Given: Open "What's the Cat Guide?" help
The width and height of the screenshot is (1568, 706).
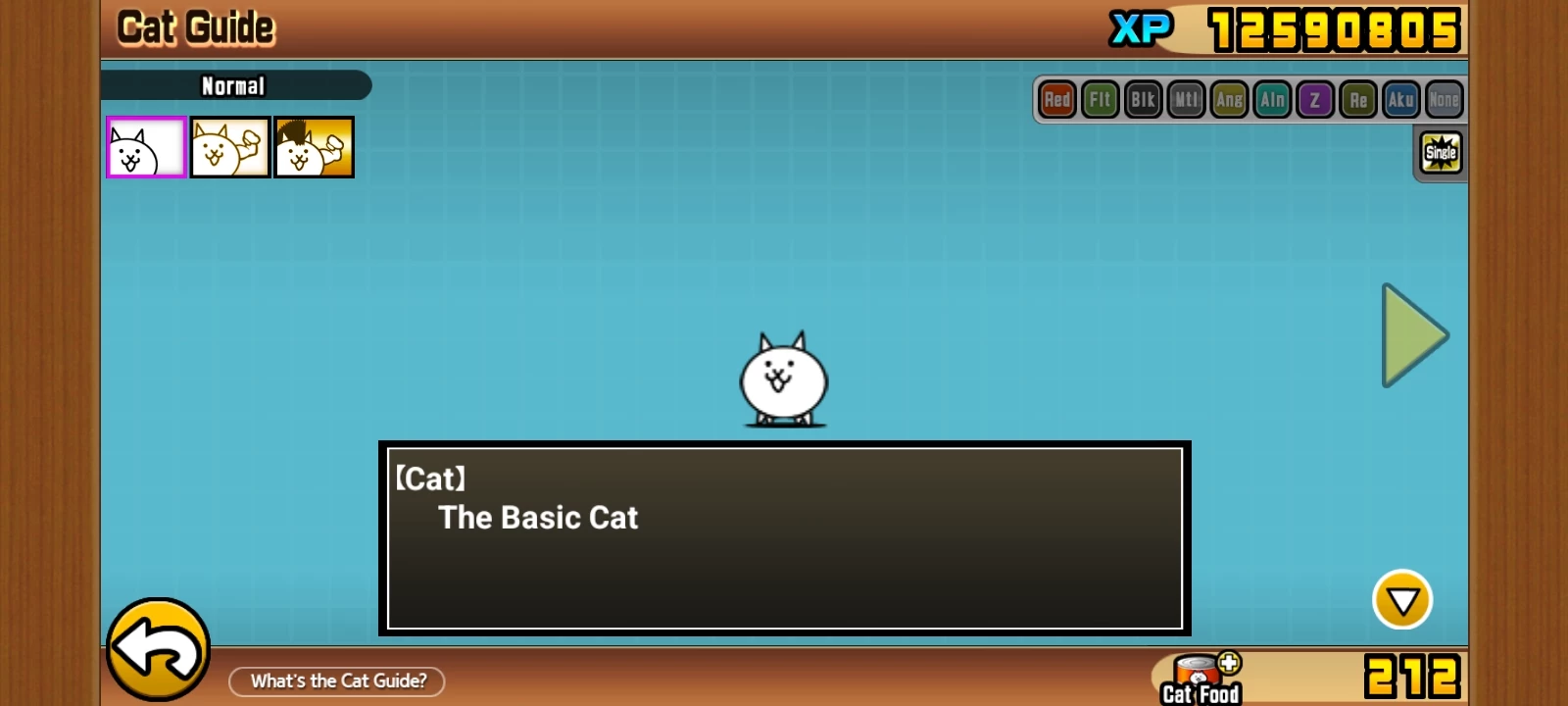Looking at the screenshot, I should pyautogui.click(x=337, y=681).
